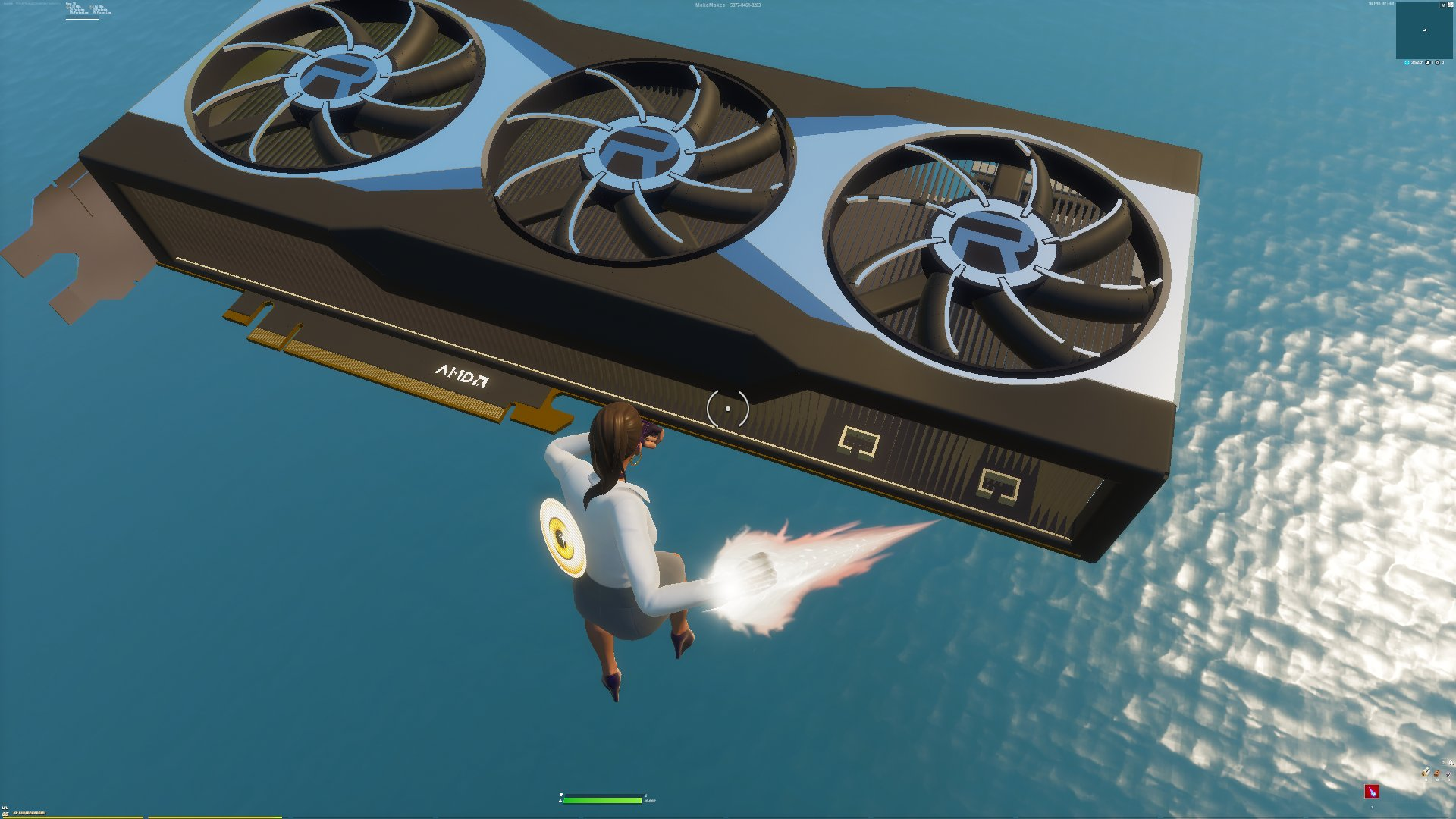Click the MakaMakes 5877-8461-8283 island code
Viewport: 1456px width, 819px height.
(728, 4)
